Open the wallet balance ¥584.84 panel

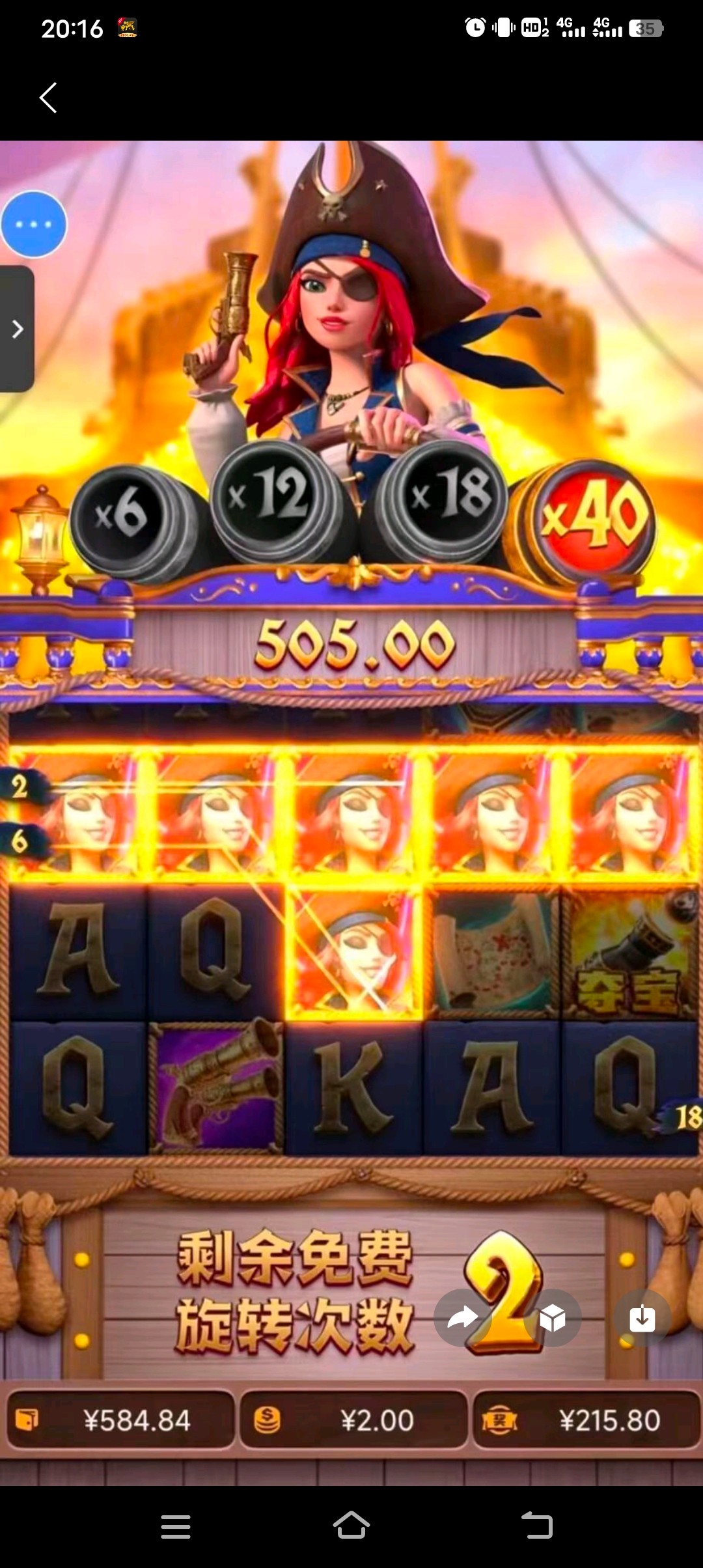click(120, 1420)
